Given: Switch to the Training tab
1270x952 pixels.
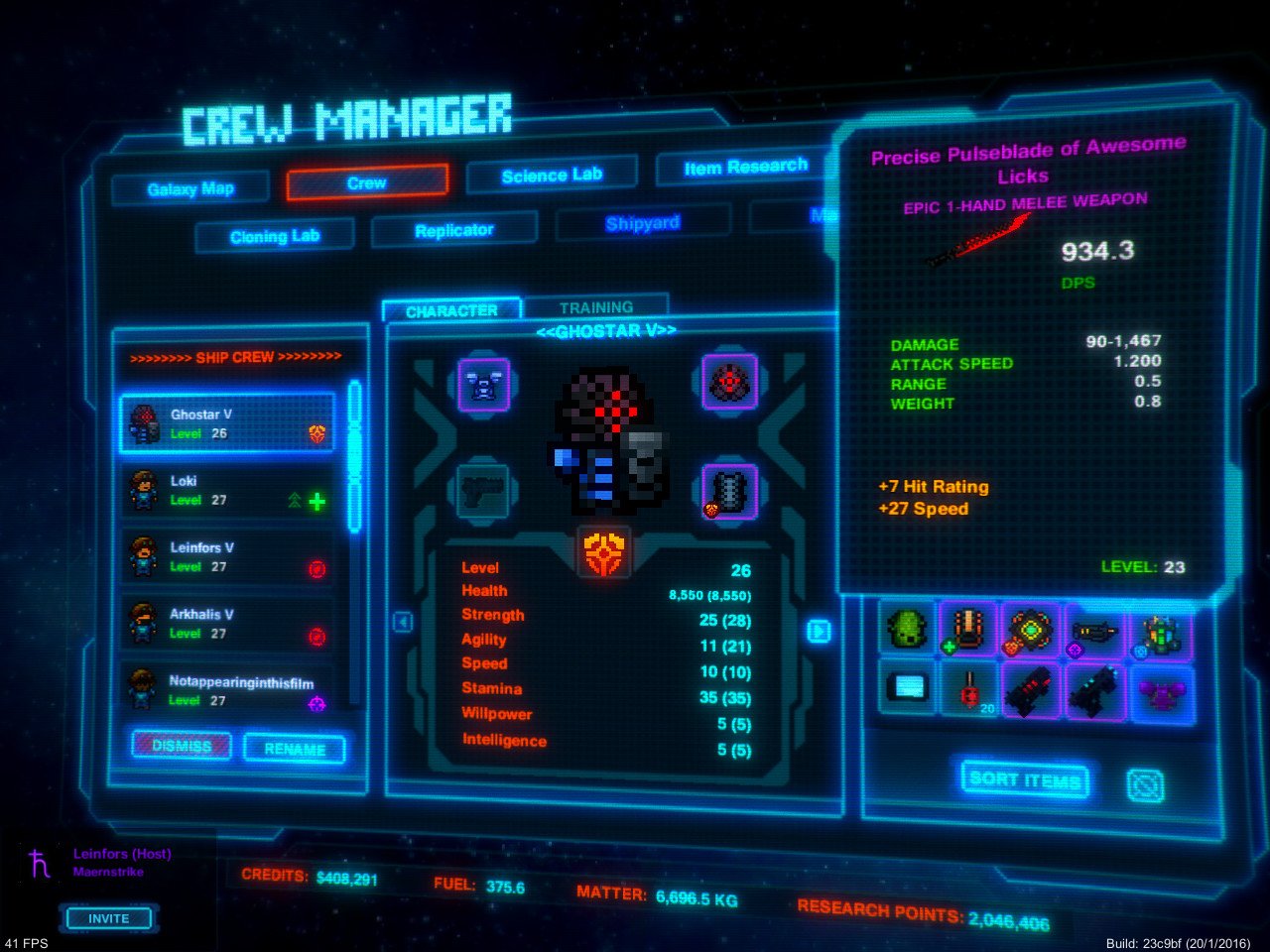Looking at the screenshot, I should pos(597,306).
